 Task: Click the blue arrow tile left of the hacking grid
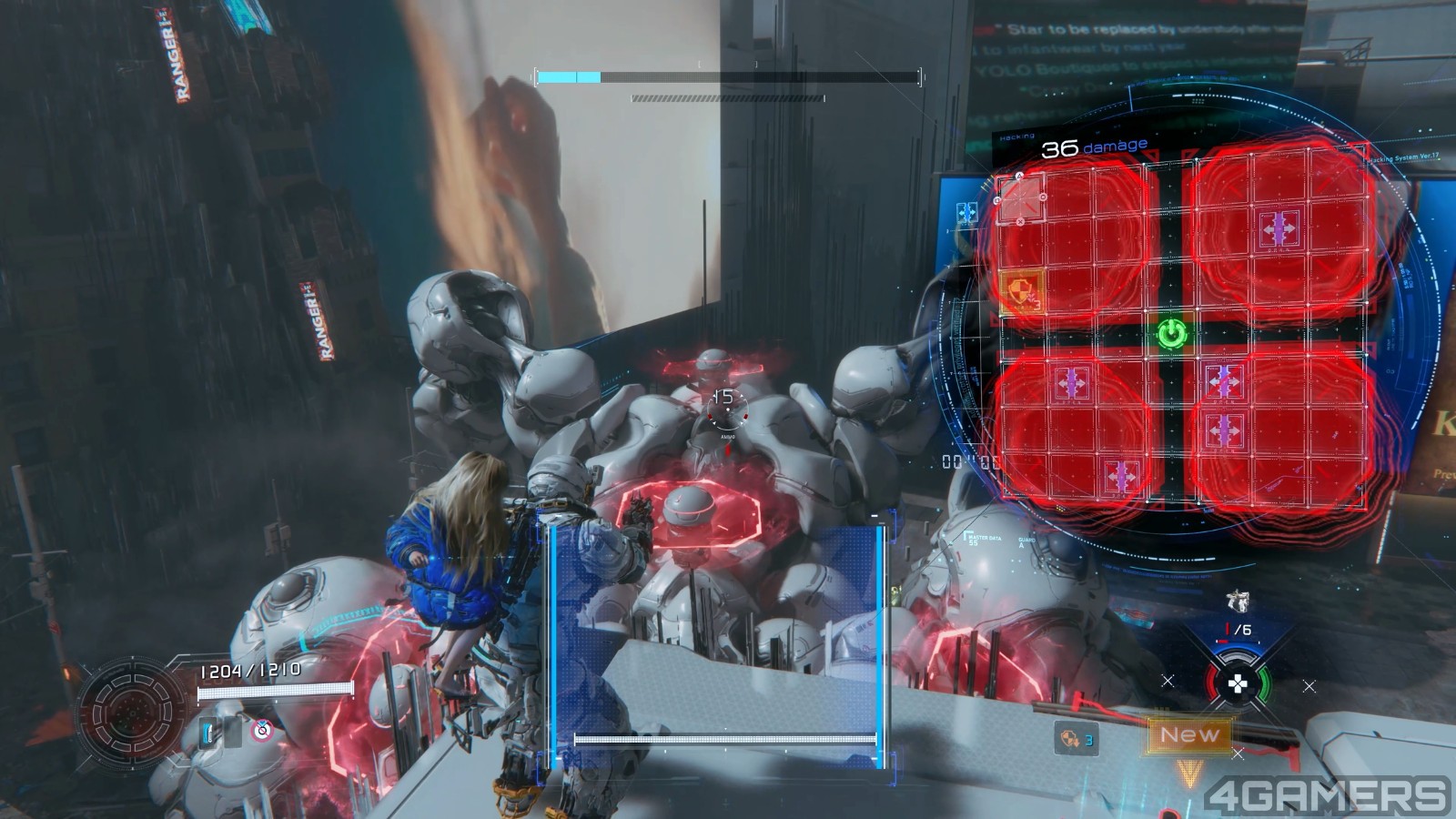(966, 214)
